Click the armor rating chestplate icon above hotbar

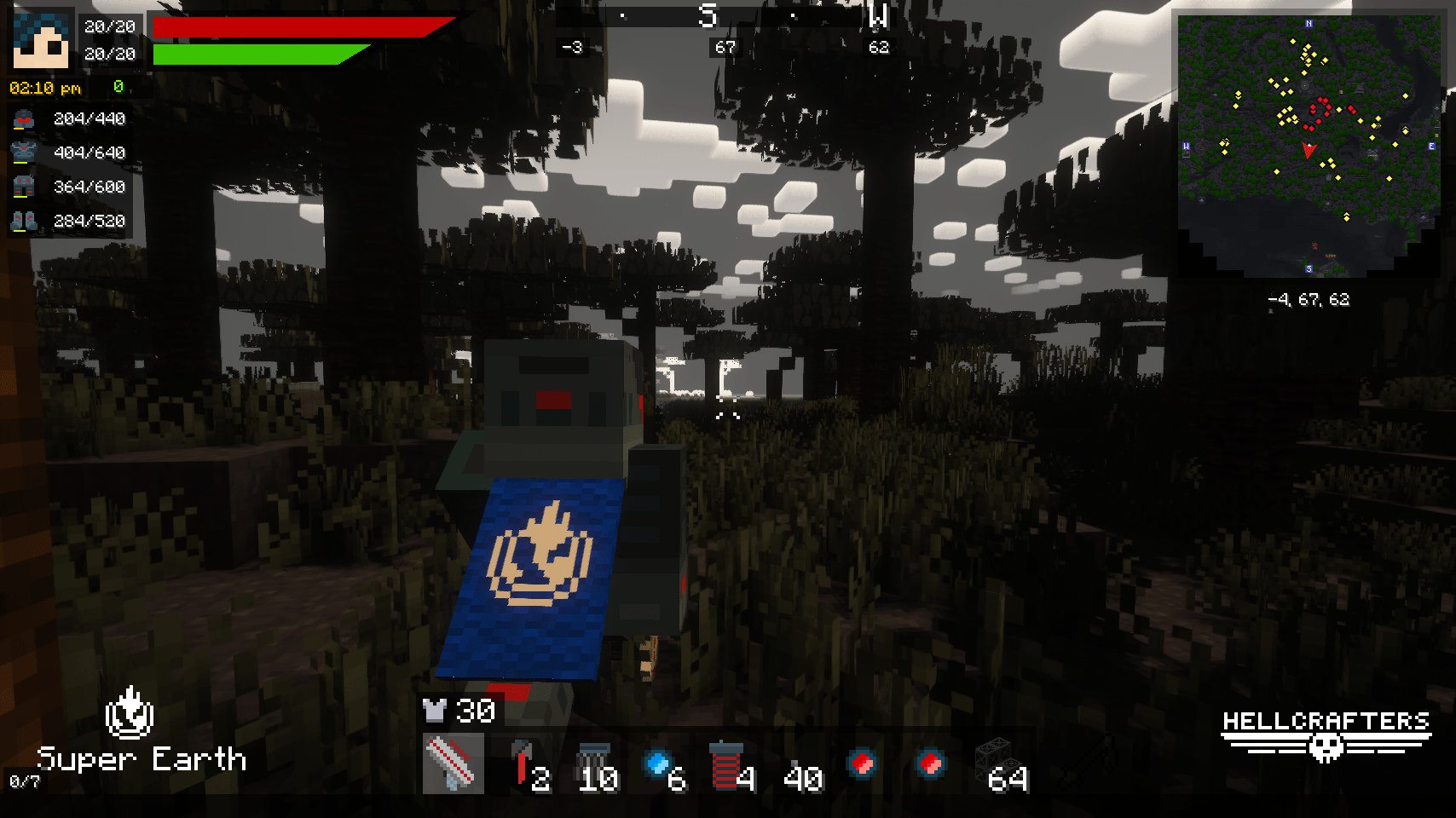435,710
